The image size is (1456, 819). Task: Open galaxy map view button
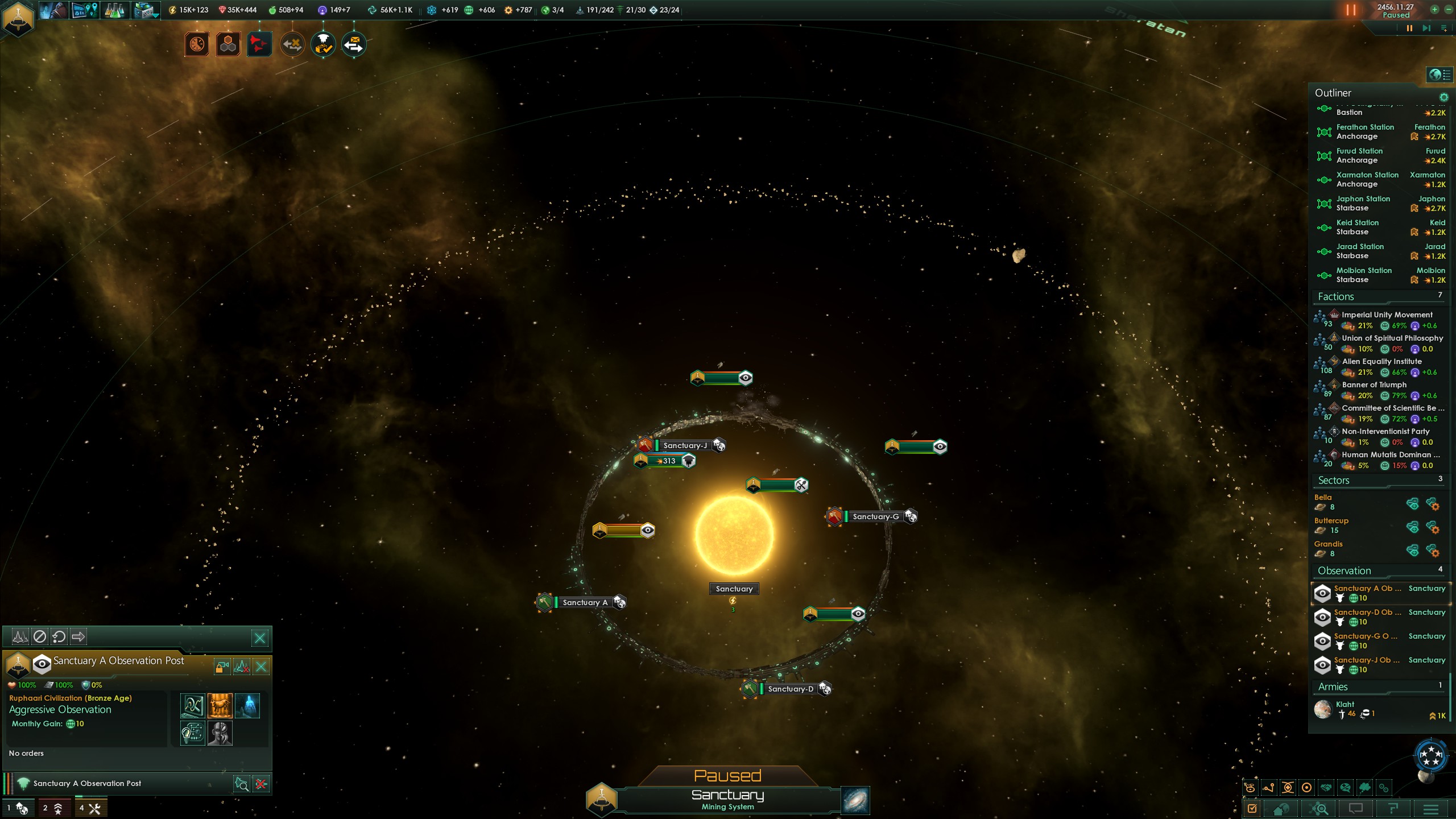tap(855, 800)
